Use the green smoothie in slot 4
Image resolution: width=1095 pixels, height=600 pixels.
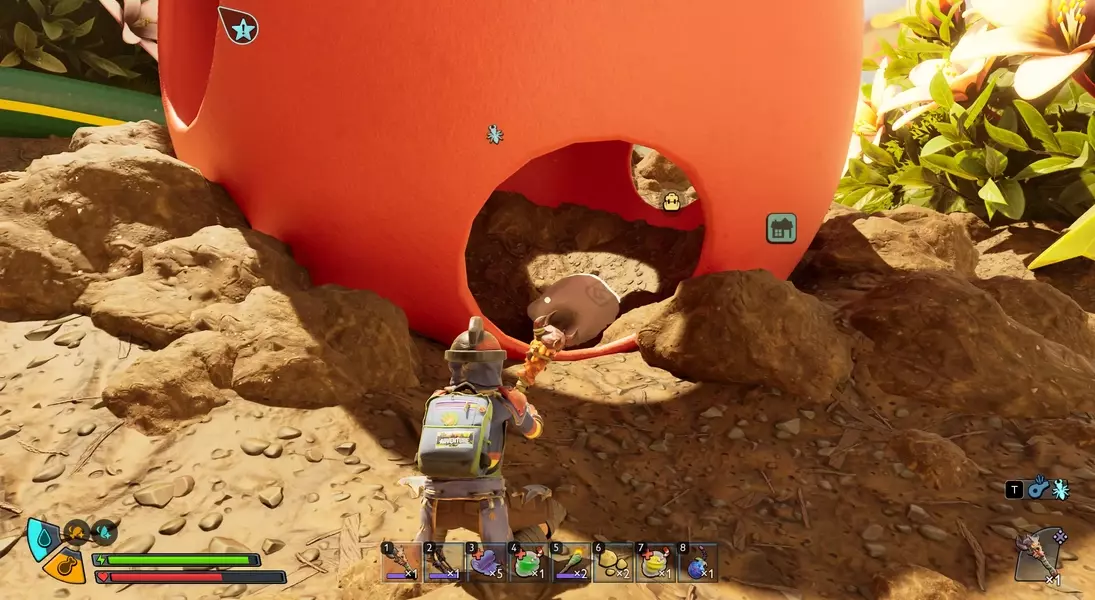[528, 562]
